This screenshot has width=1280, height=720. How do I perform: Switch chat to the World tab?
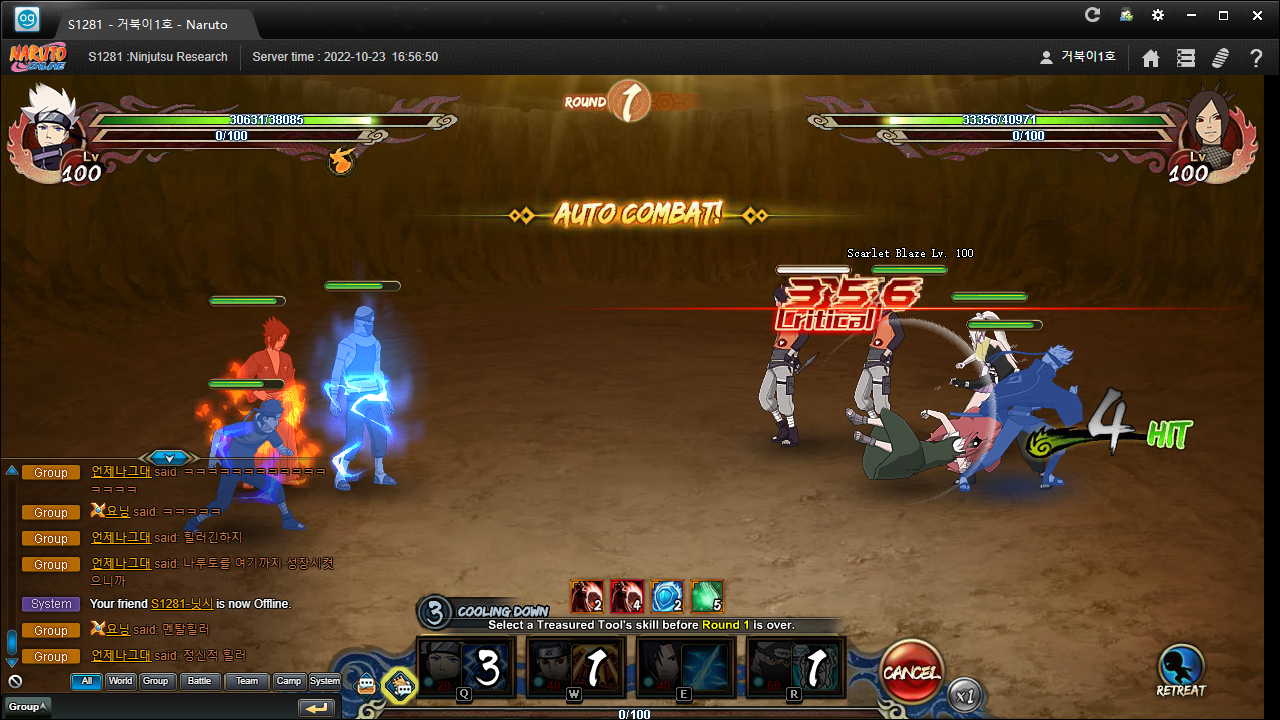(120, 681)
